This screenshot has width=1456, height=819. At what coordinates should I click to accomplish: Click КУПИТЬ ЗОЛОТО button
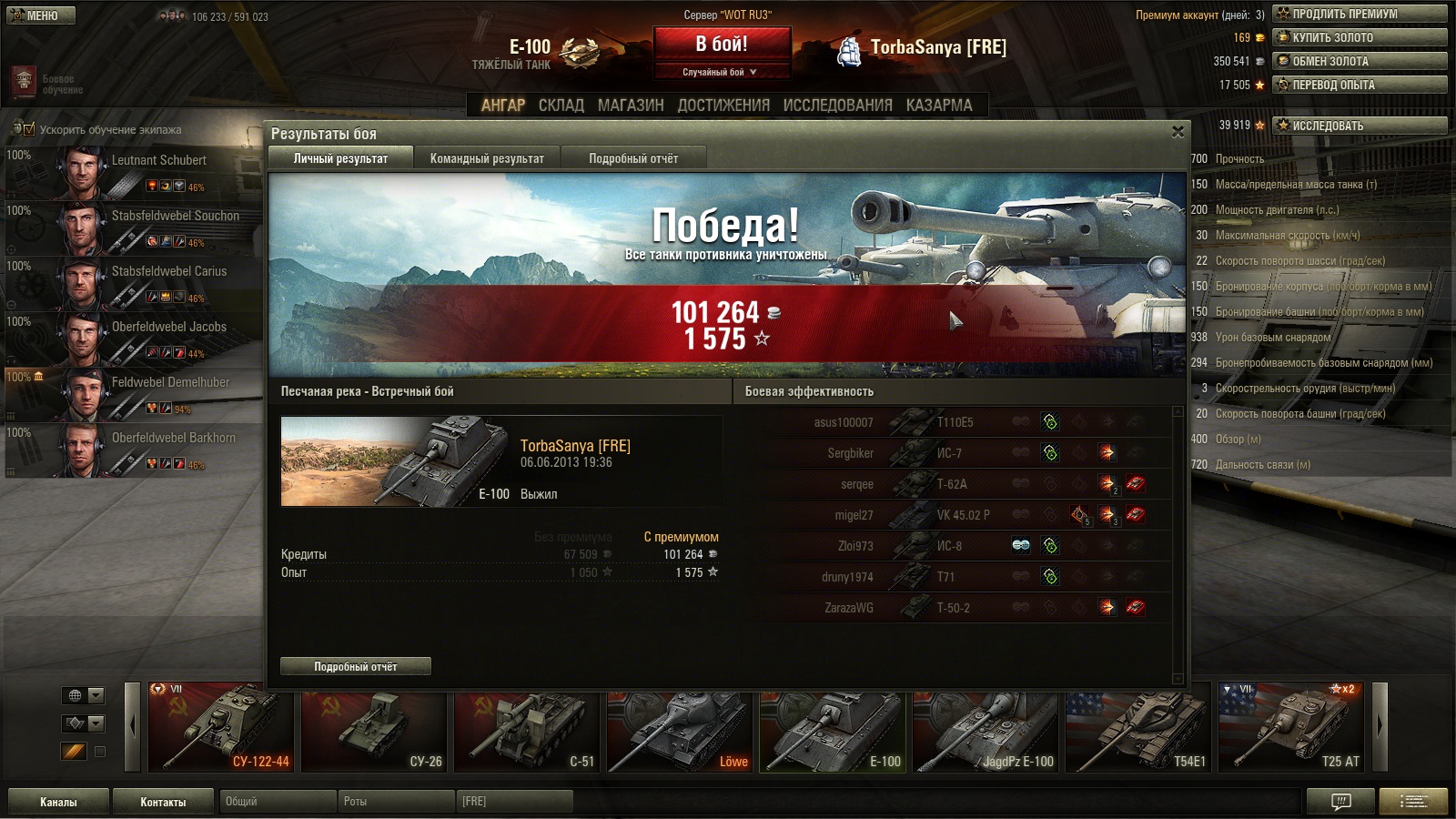(x=1360, y=37)
